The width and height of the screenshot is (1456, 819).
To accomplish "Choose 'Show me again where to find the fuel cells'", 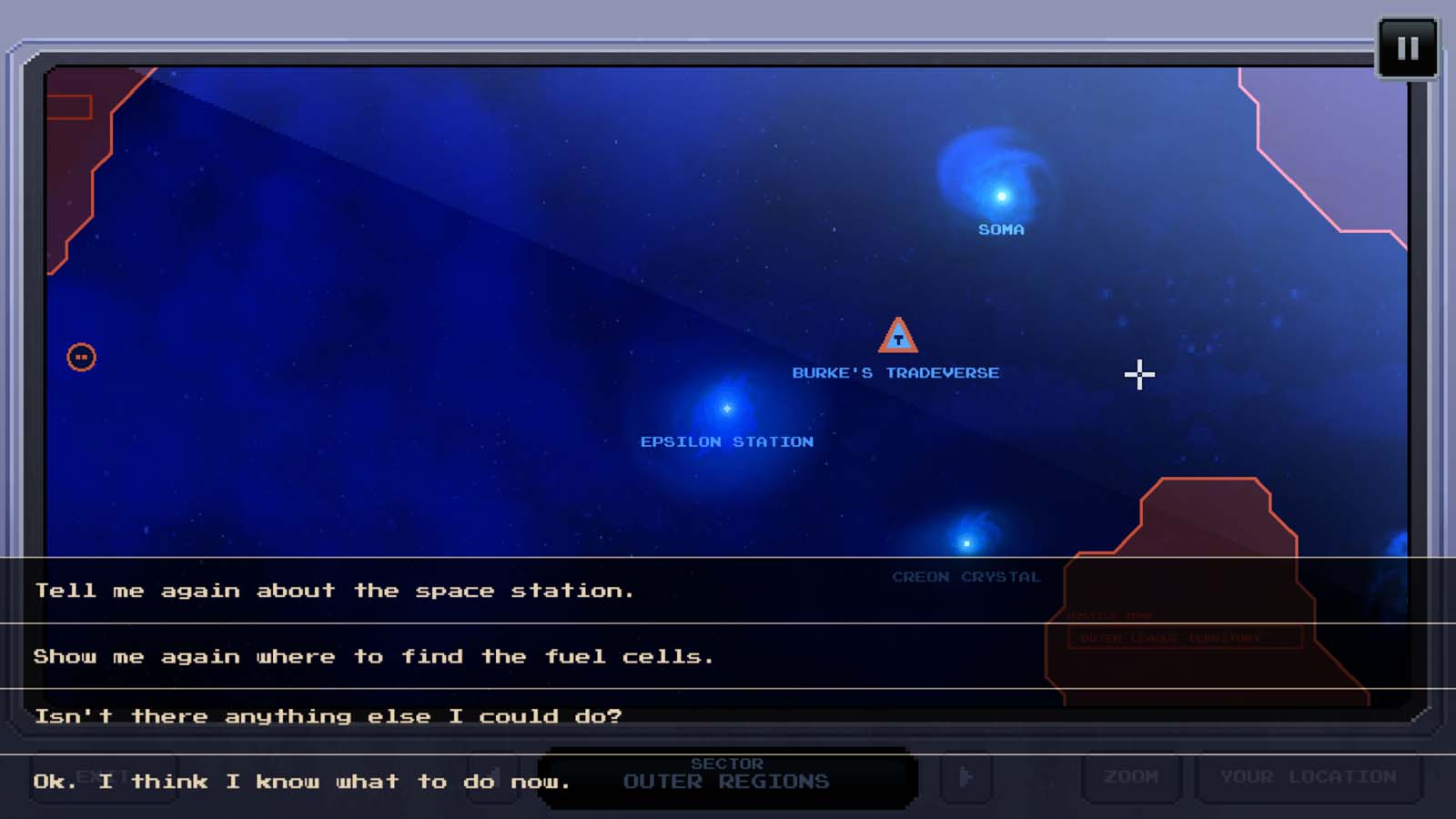I will coord(373,656).
